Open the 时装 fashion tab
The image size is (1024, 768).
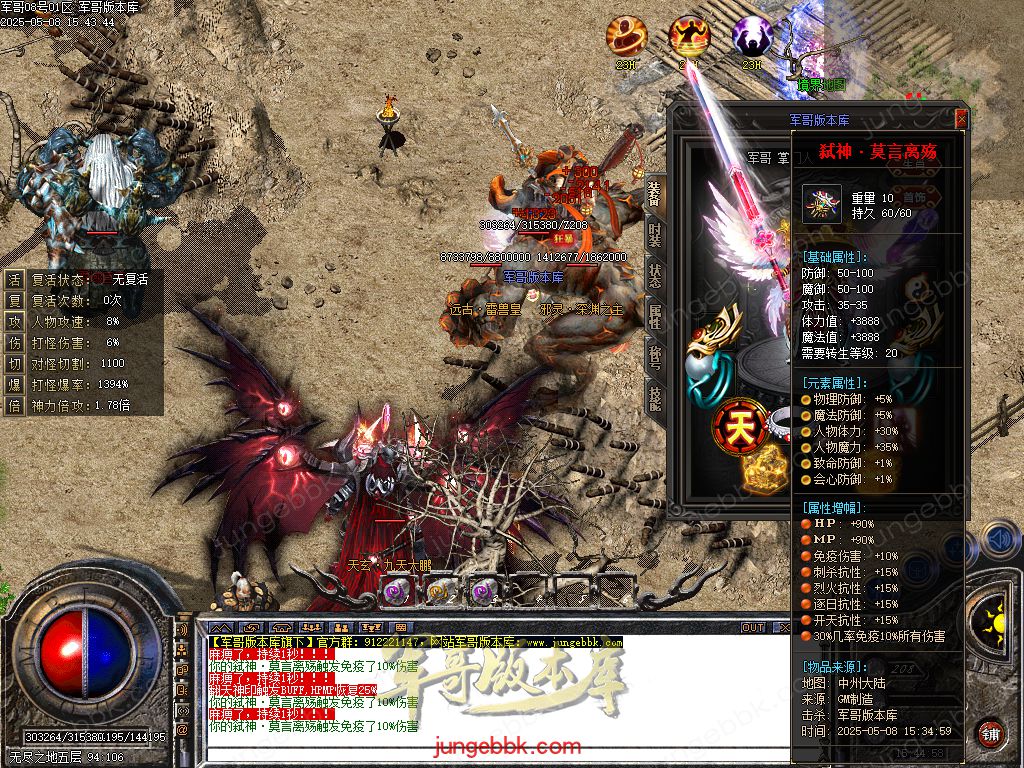pyautogui.click(x=655, y=235)
